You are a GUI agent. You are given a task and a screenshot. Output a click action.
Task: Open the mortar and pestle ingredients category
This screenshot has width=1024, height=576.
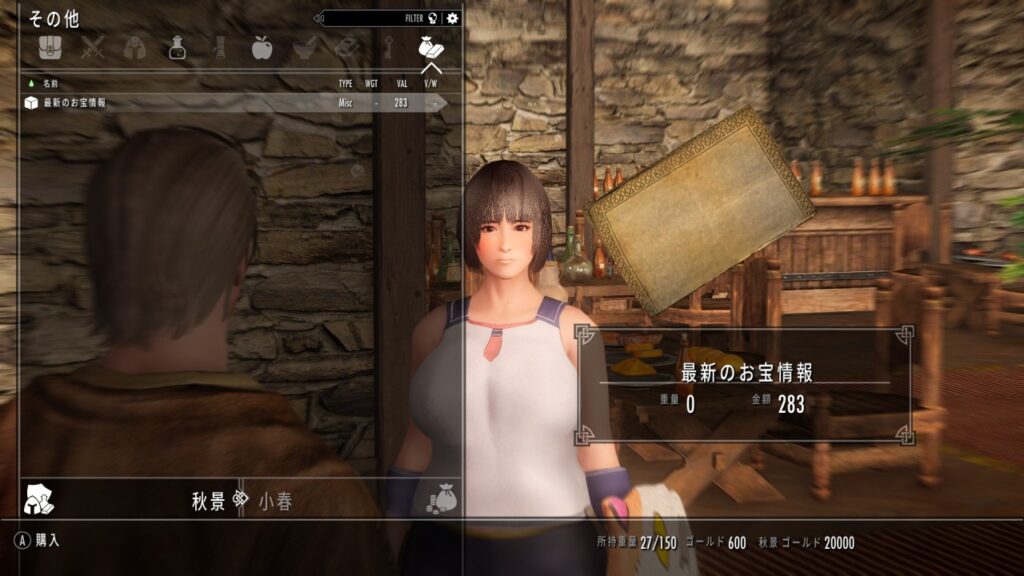point(304,47)
